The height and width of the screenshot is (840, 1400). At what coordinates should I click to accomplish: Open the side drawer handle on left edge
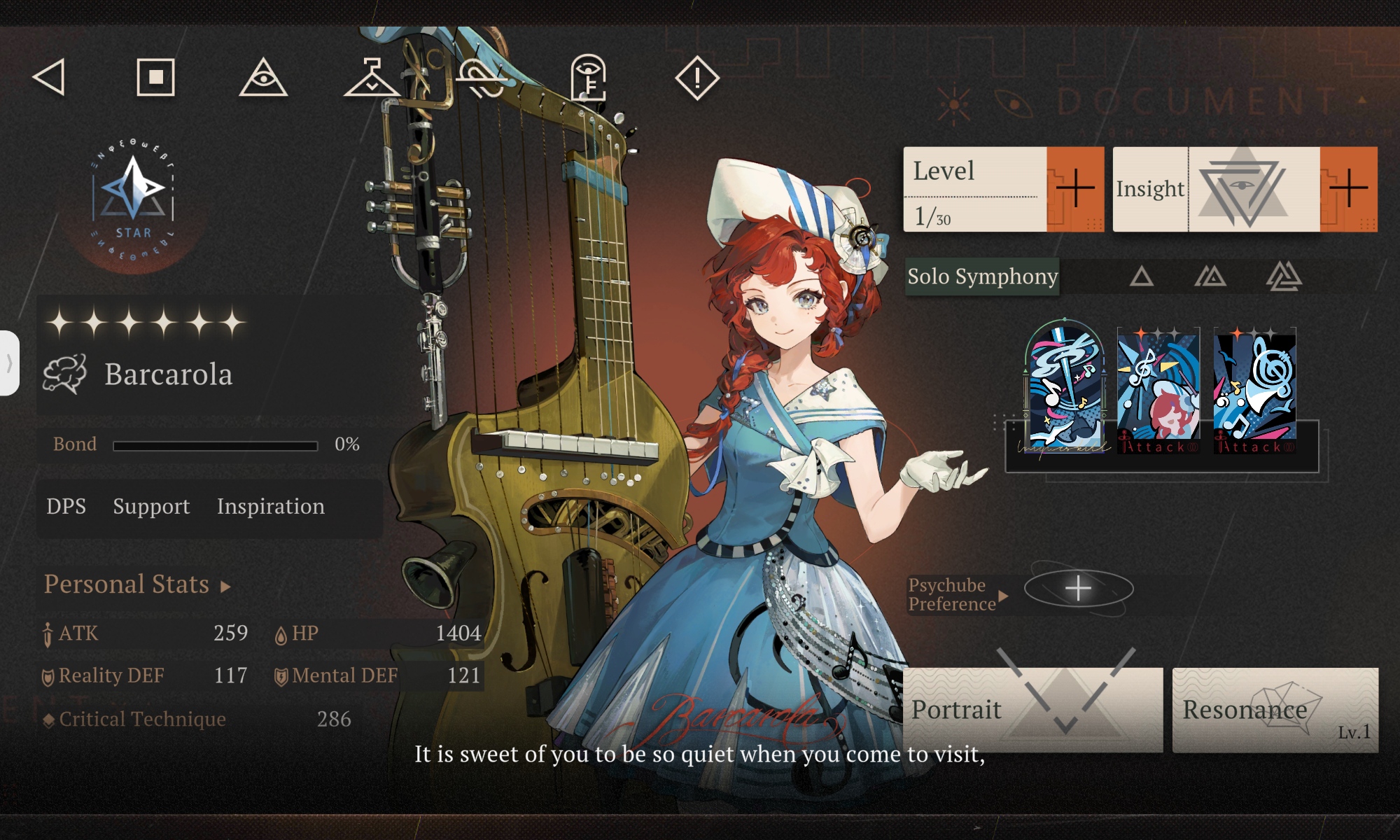coord(9,363)
